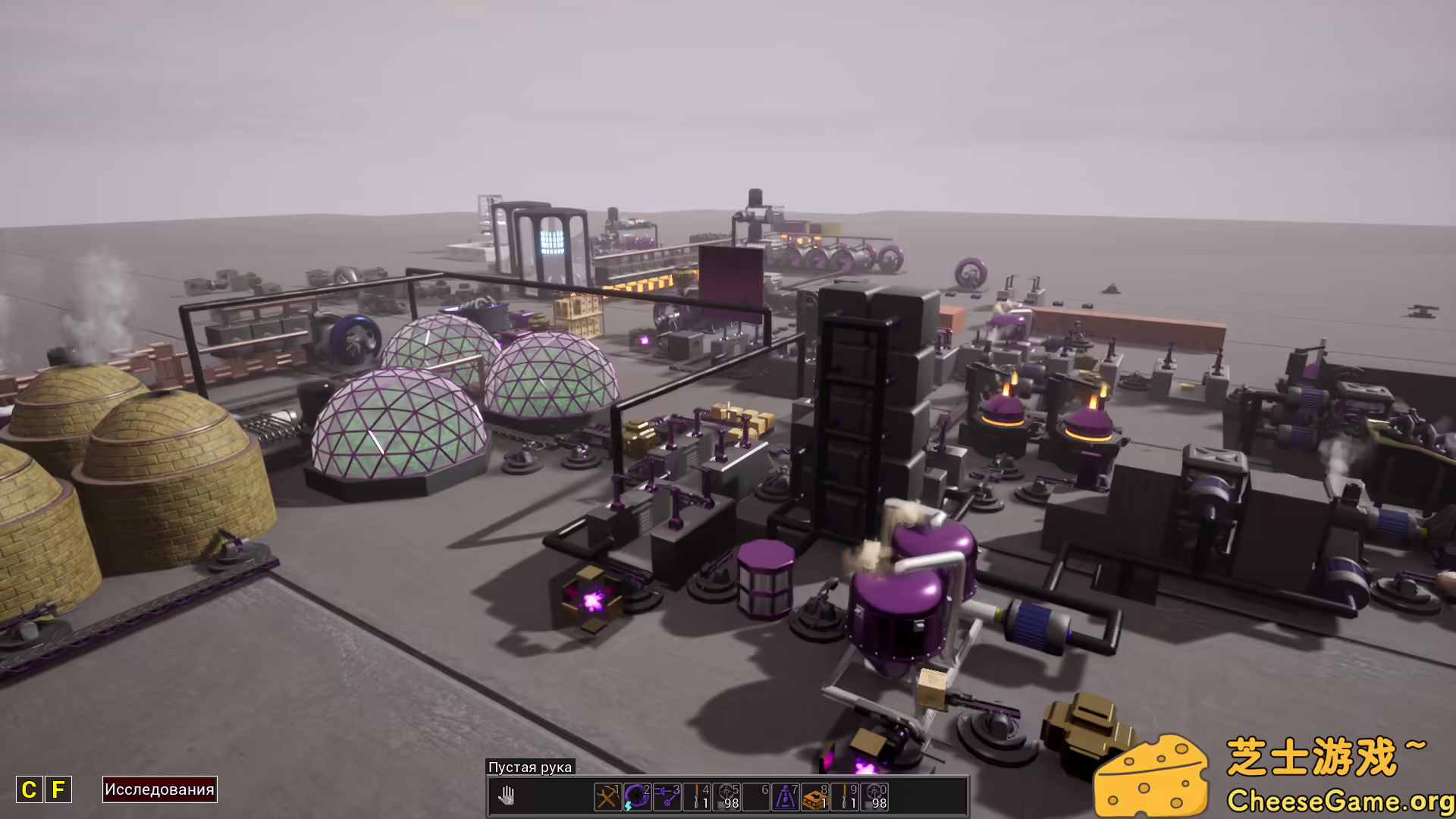Select the item stack of 98 in slot 5

[726, 798]
